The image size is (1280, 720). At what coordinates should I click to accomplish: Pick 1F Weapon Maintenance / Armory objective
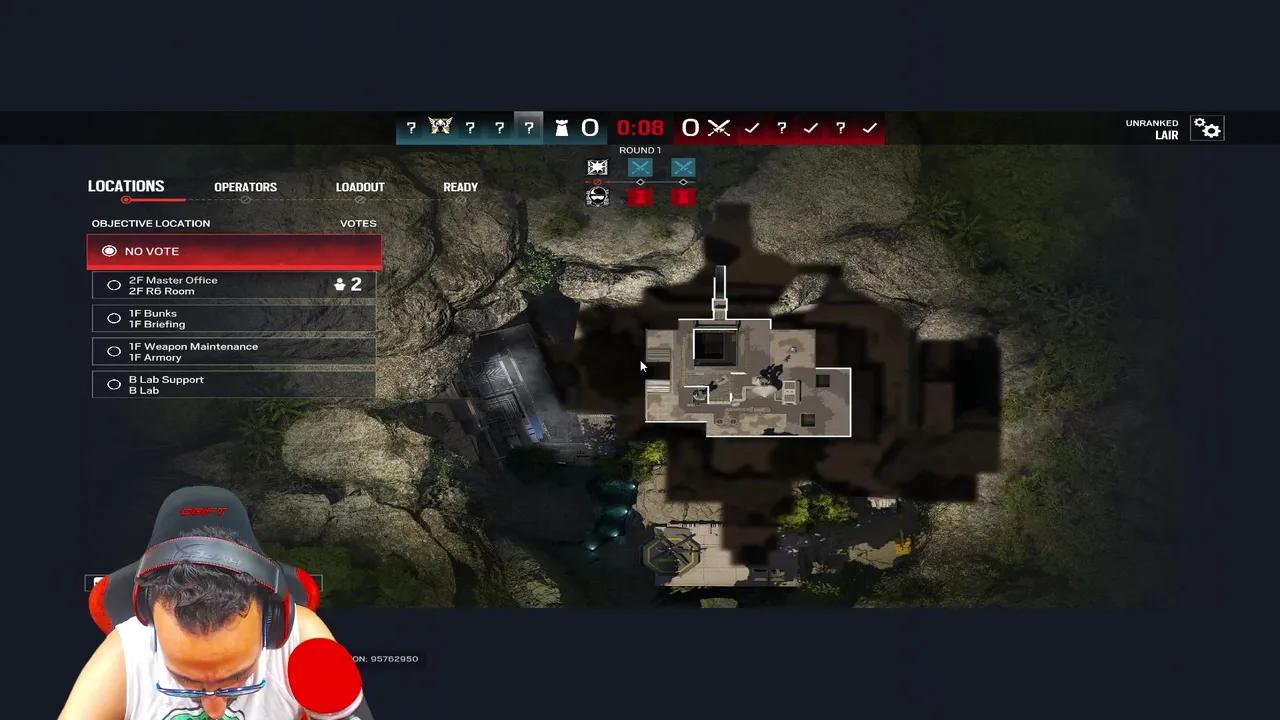[x=234, y=351]
